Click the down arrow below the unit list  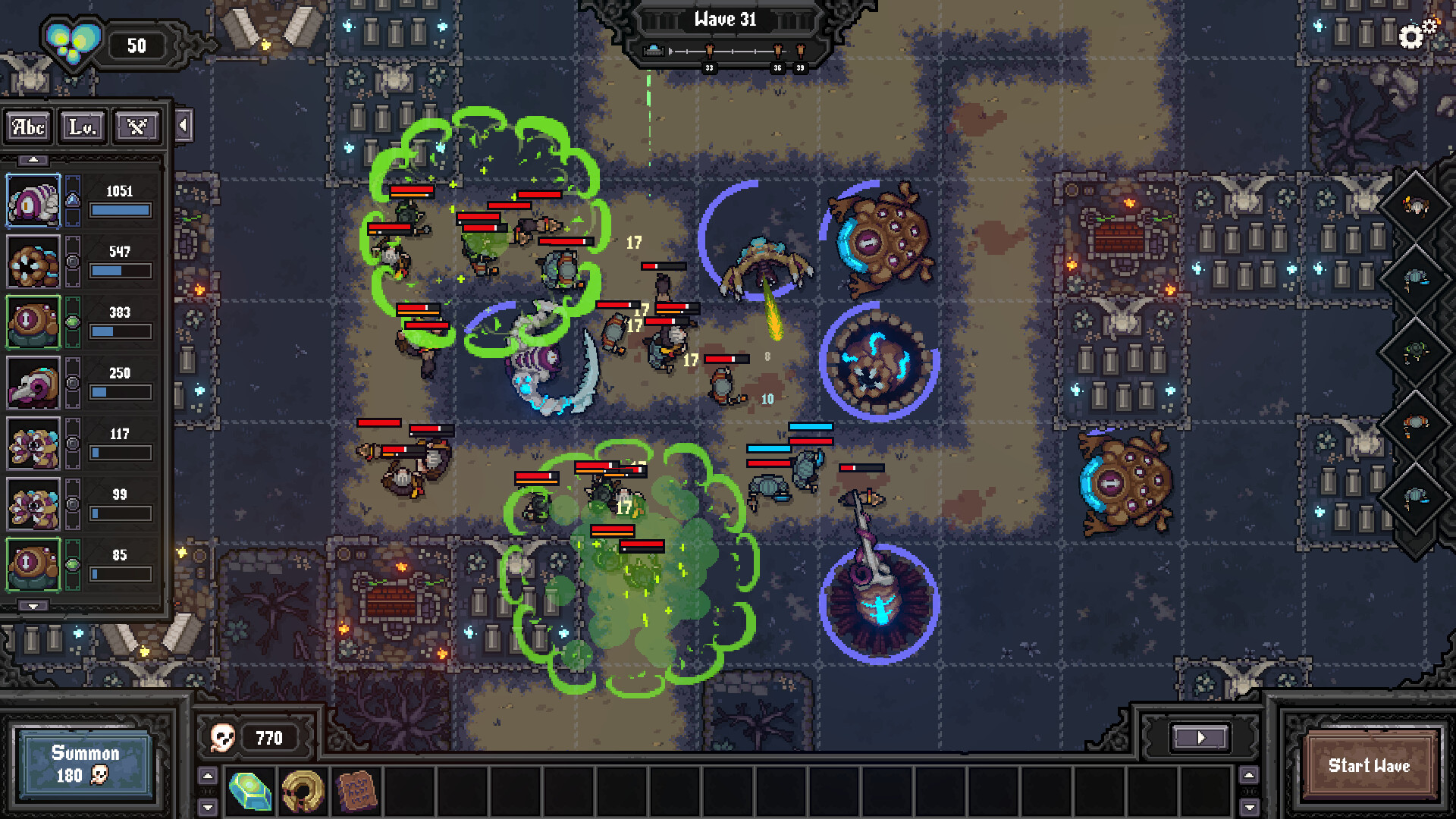33,606
